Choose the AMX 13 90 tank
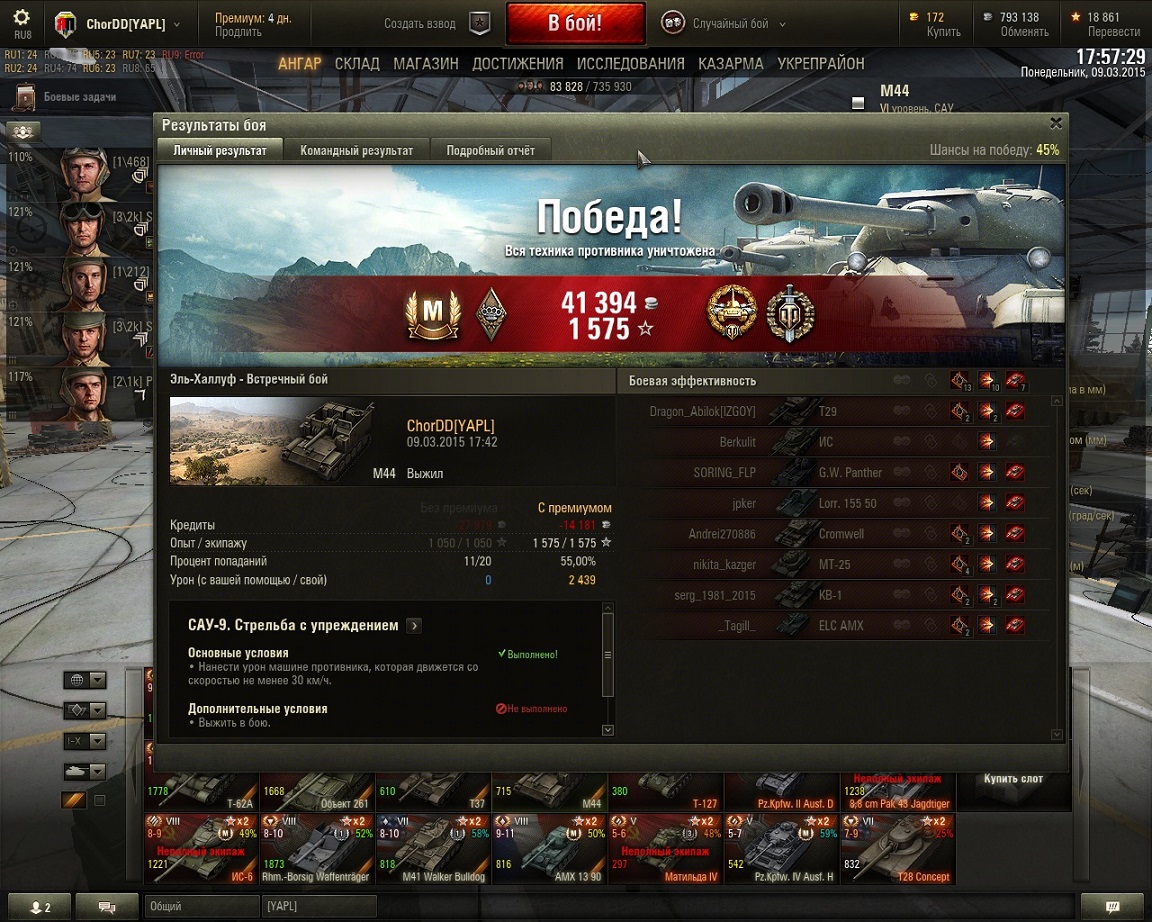The width and height of the screenshot is (1152, 922). (x=549, y=848)
